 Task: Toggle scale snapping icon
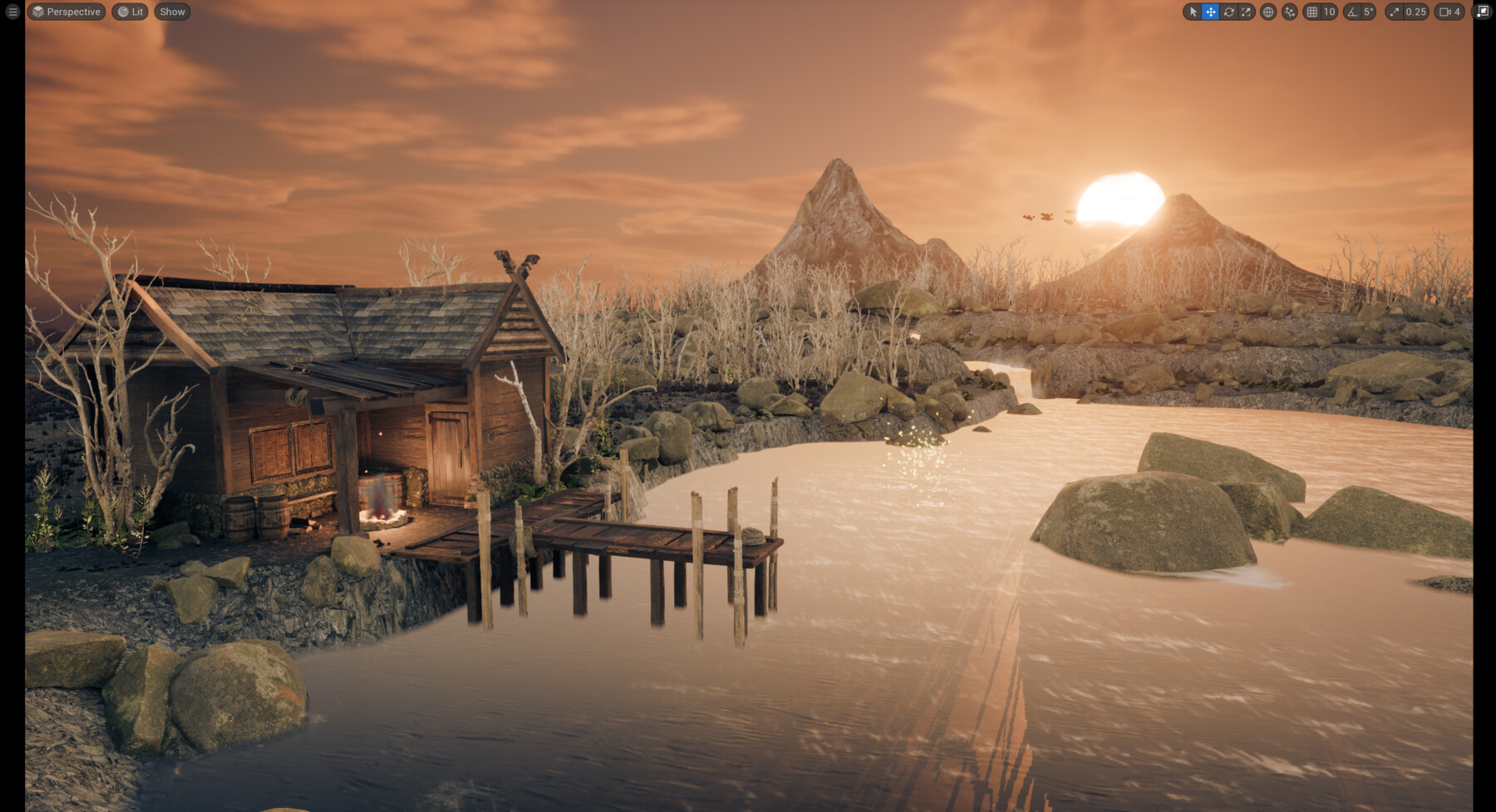(1395, 12)
